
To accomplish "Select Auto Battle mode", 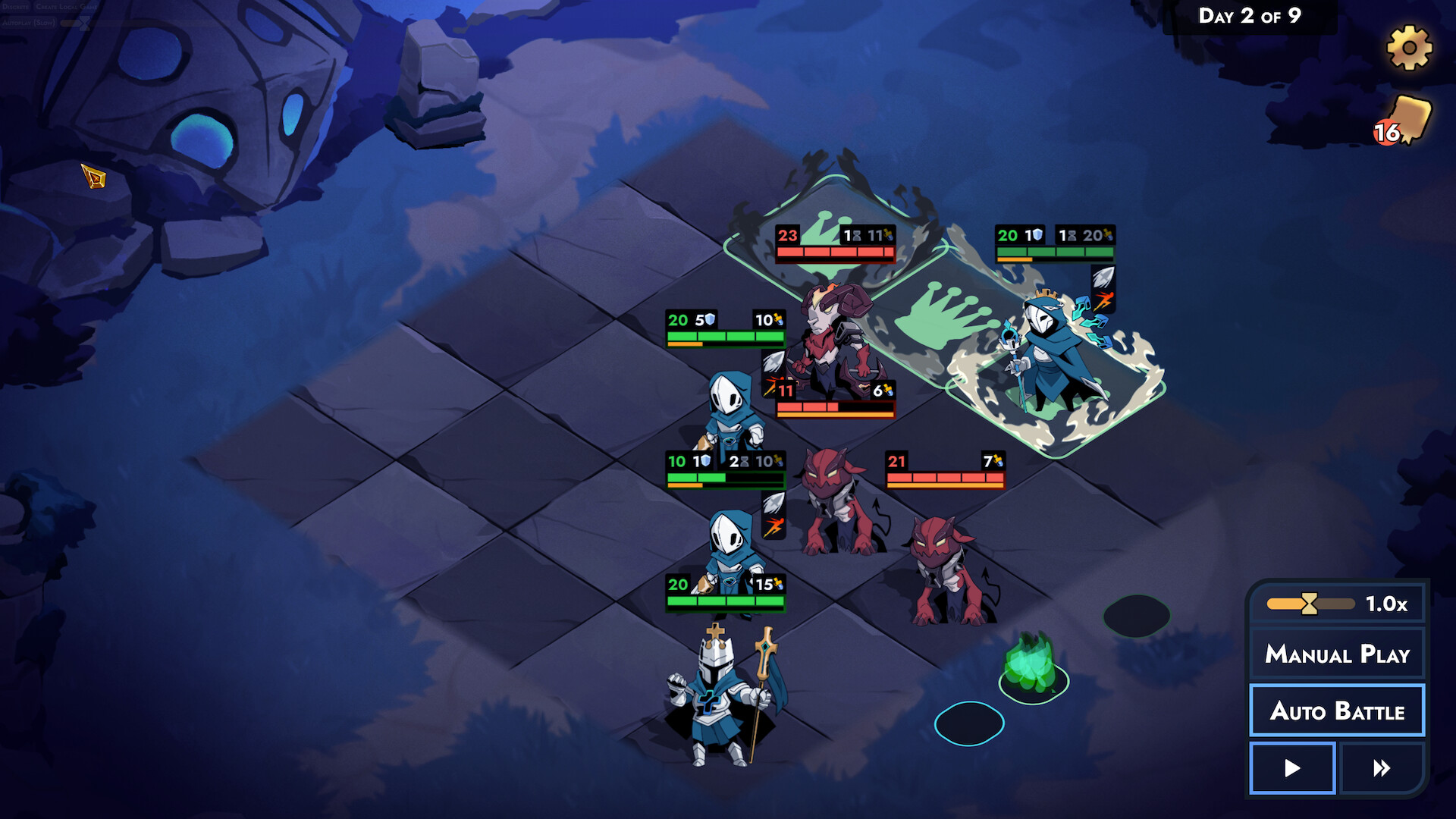I will pyautogui.click(x=1337, y=711).
